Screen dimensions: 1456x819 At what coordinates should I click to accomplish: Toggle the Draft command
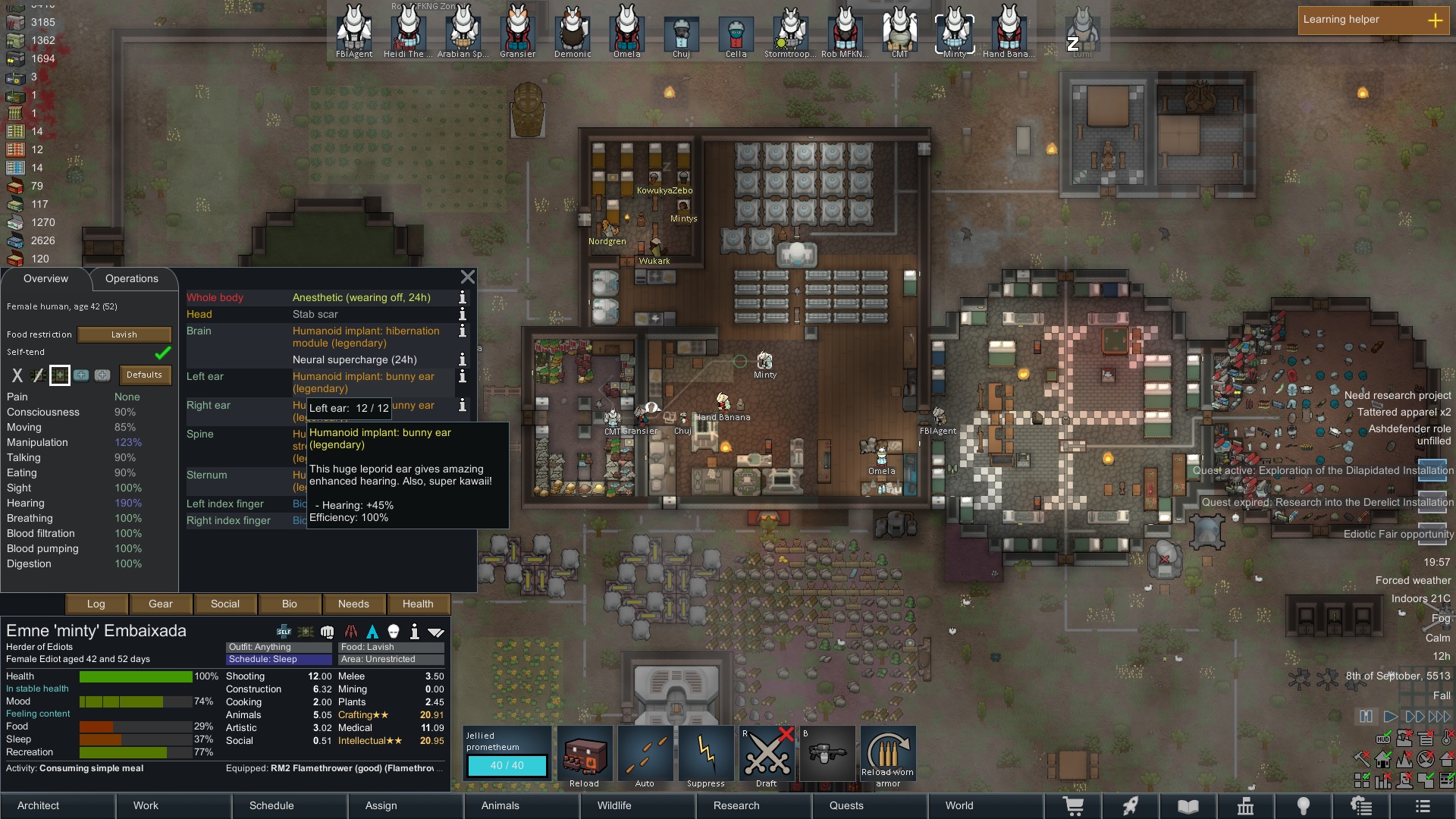(x=767, y=758)
